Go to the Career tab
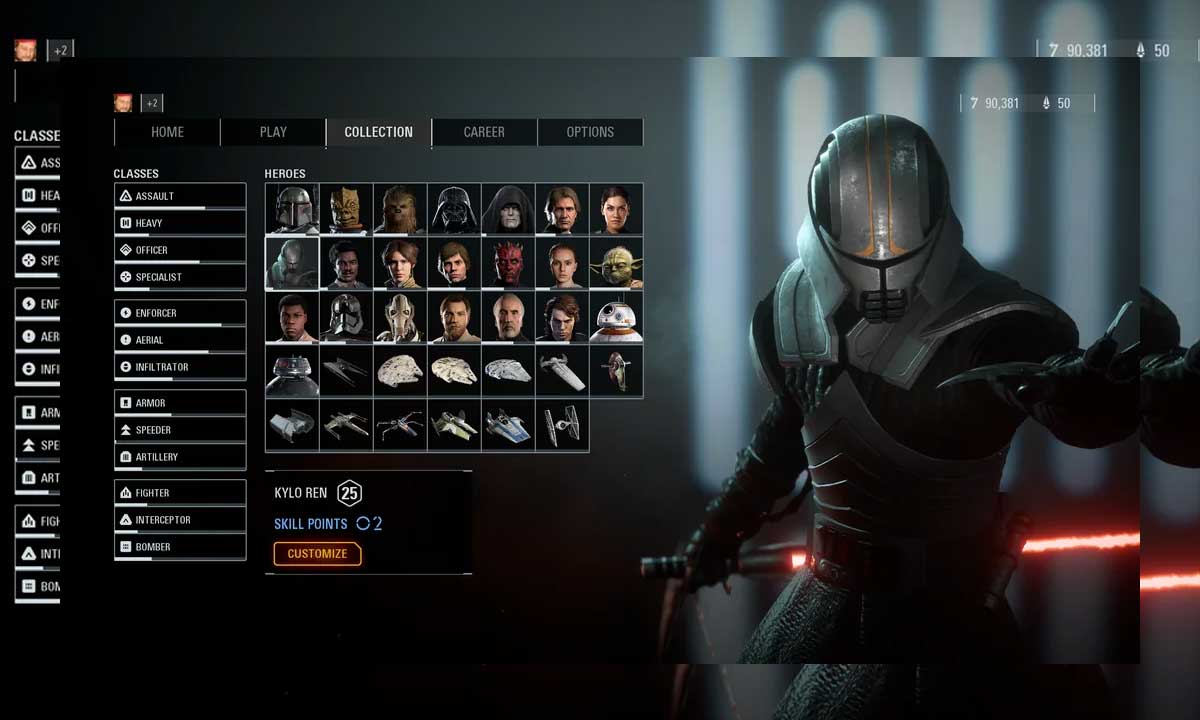Image resolution: width=1200 pixels, height=720 pixels. 484,132
